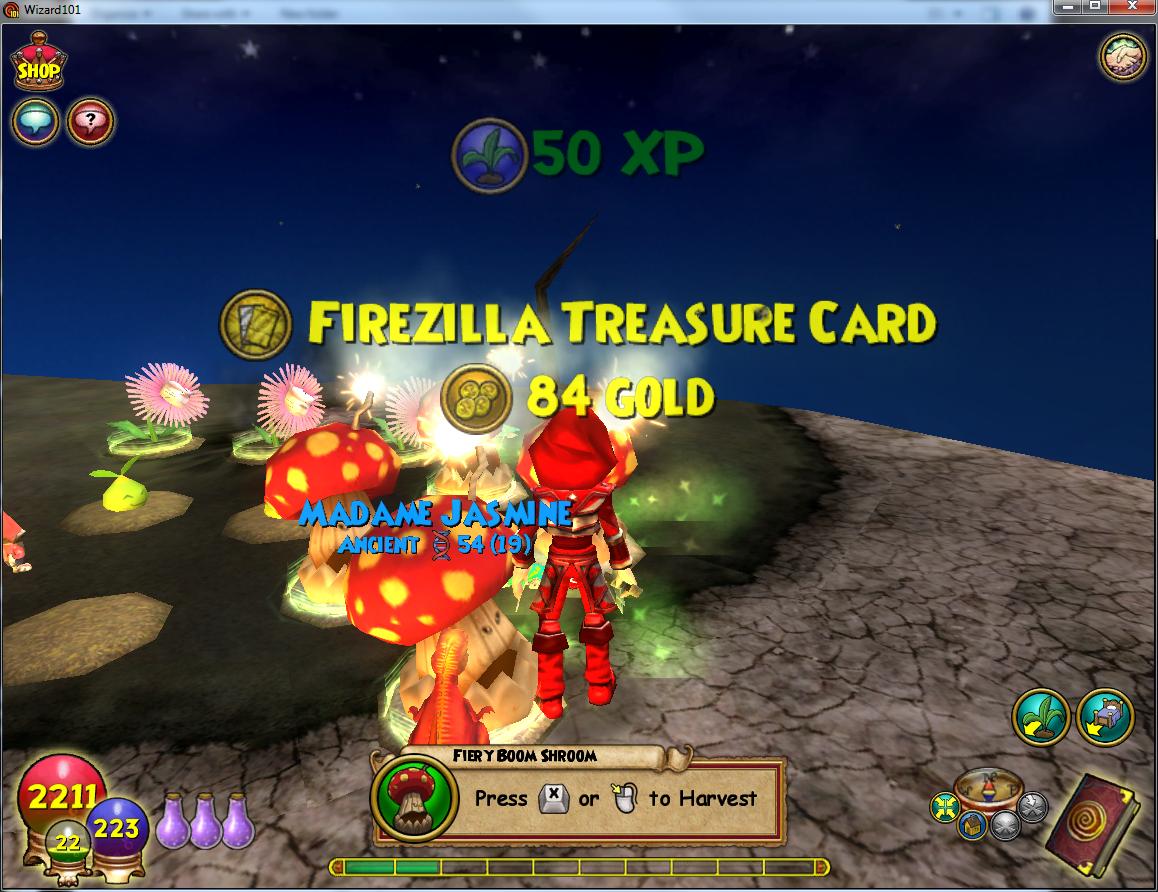The image size is (1158, 892).
Task: Click the compass dial
Action: tap(987, 790)
